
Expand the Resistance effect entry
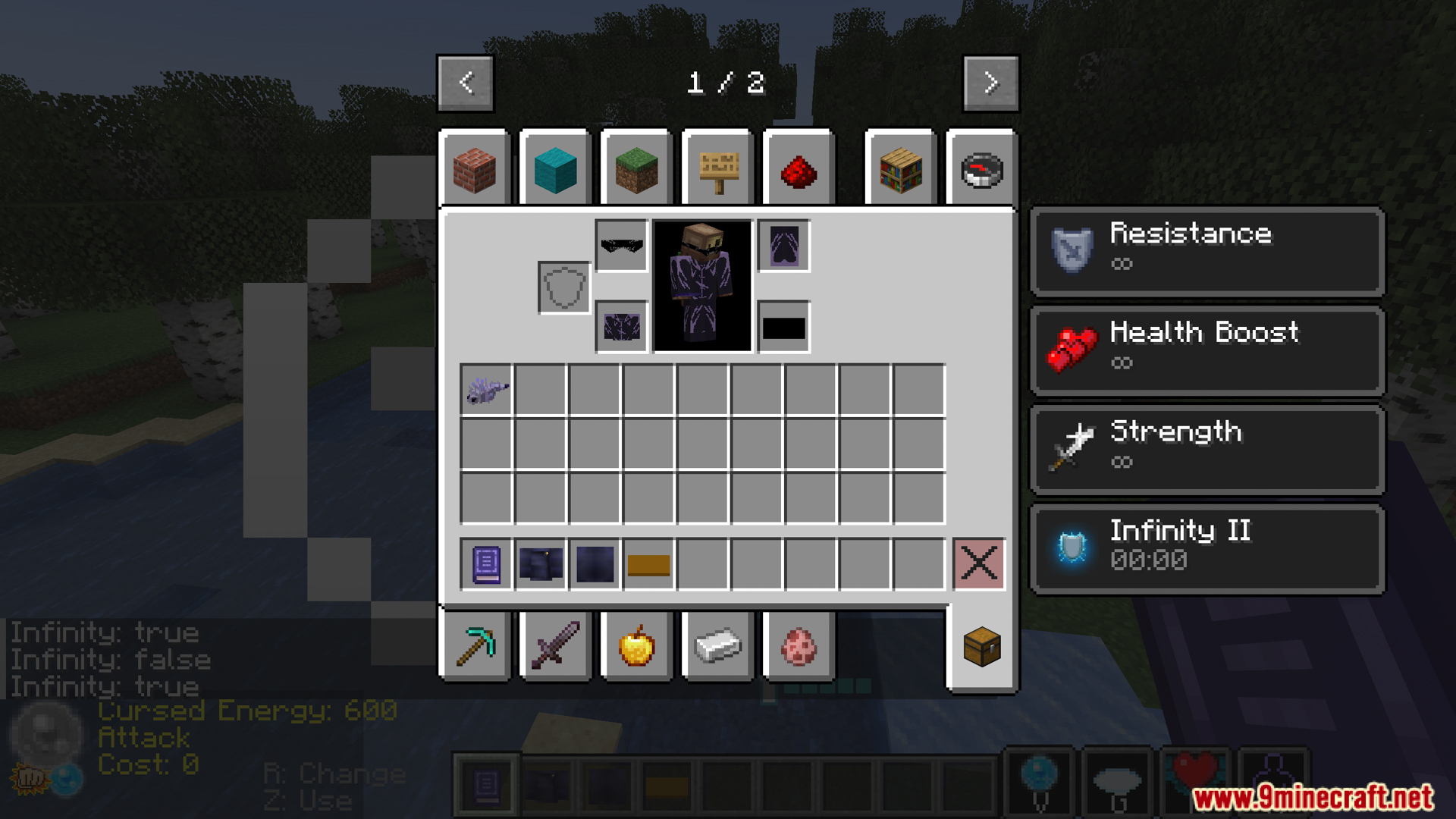(x=1206, y=250)
